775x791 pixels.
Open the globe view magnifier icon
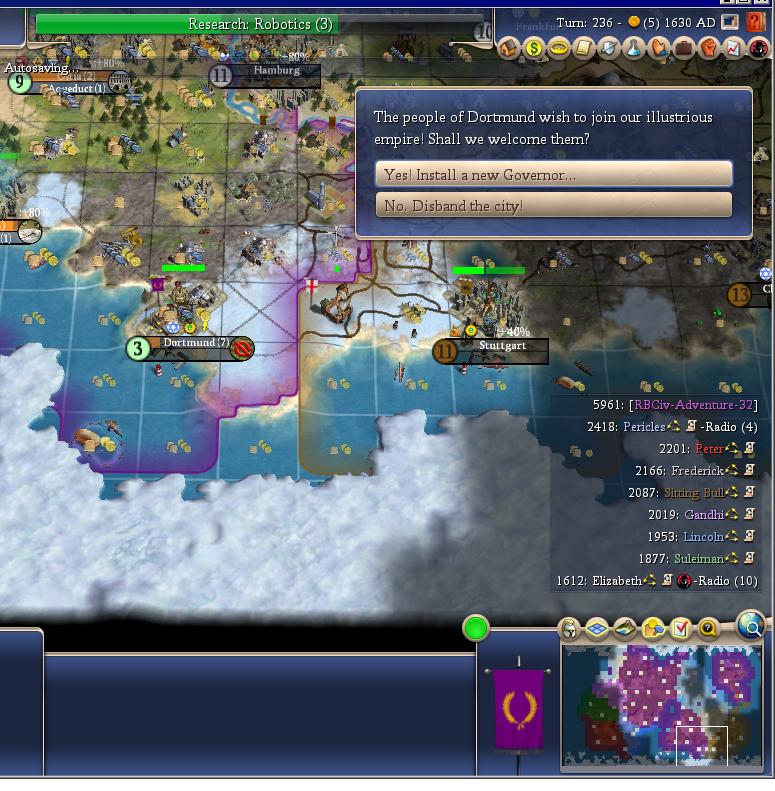click(751, 625)
